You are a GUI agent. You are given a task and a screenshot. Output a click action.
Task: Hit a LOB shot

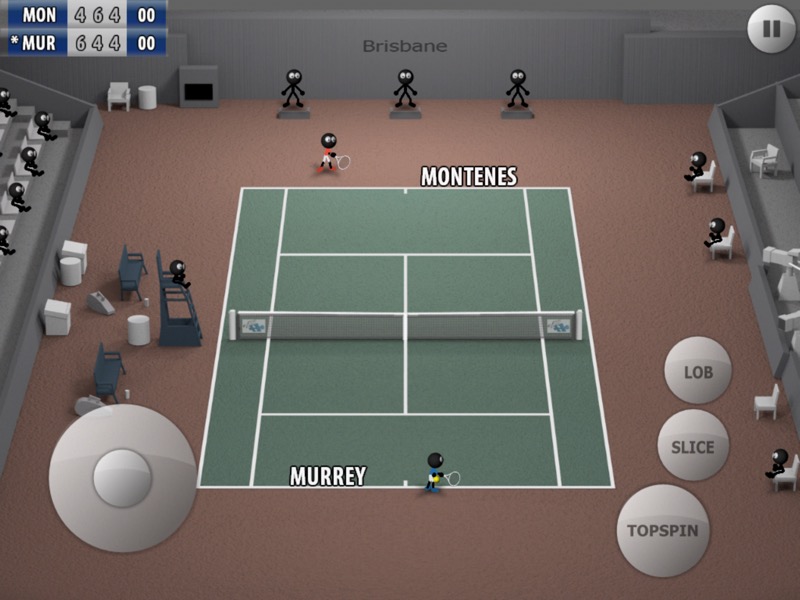[698, 371]
